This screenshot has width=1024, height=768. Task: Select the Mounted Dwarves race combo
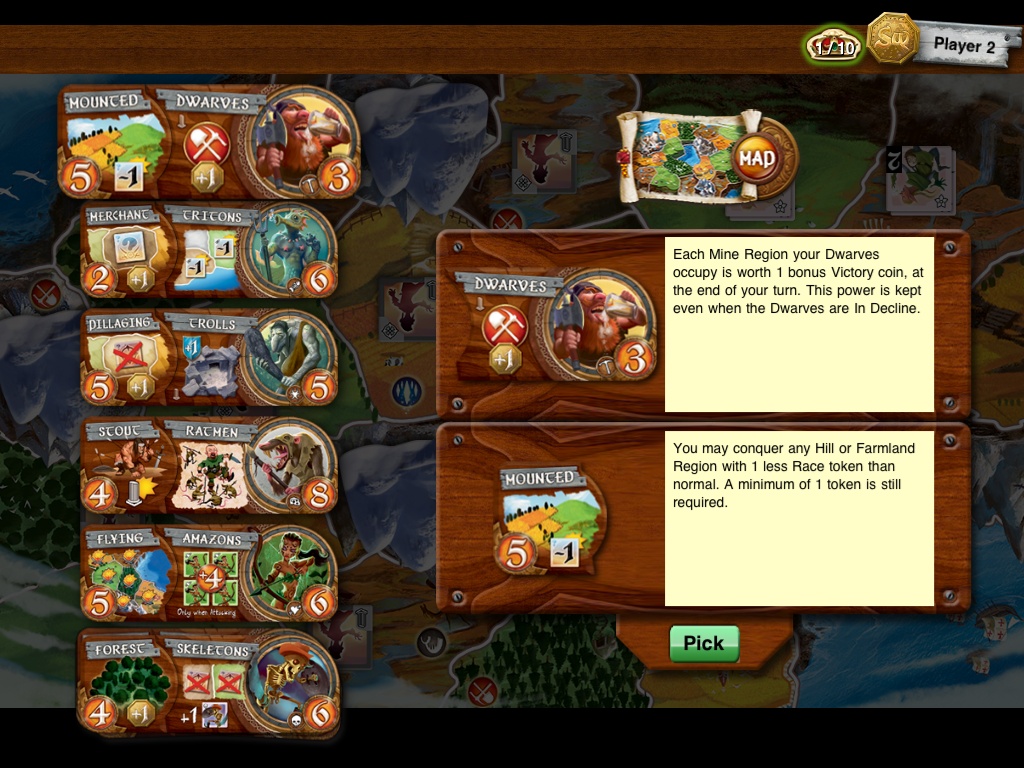click(209, 141)
